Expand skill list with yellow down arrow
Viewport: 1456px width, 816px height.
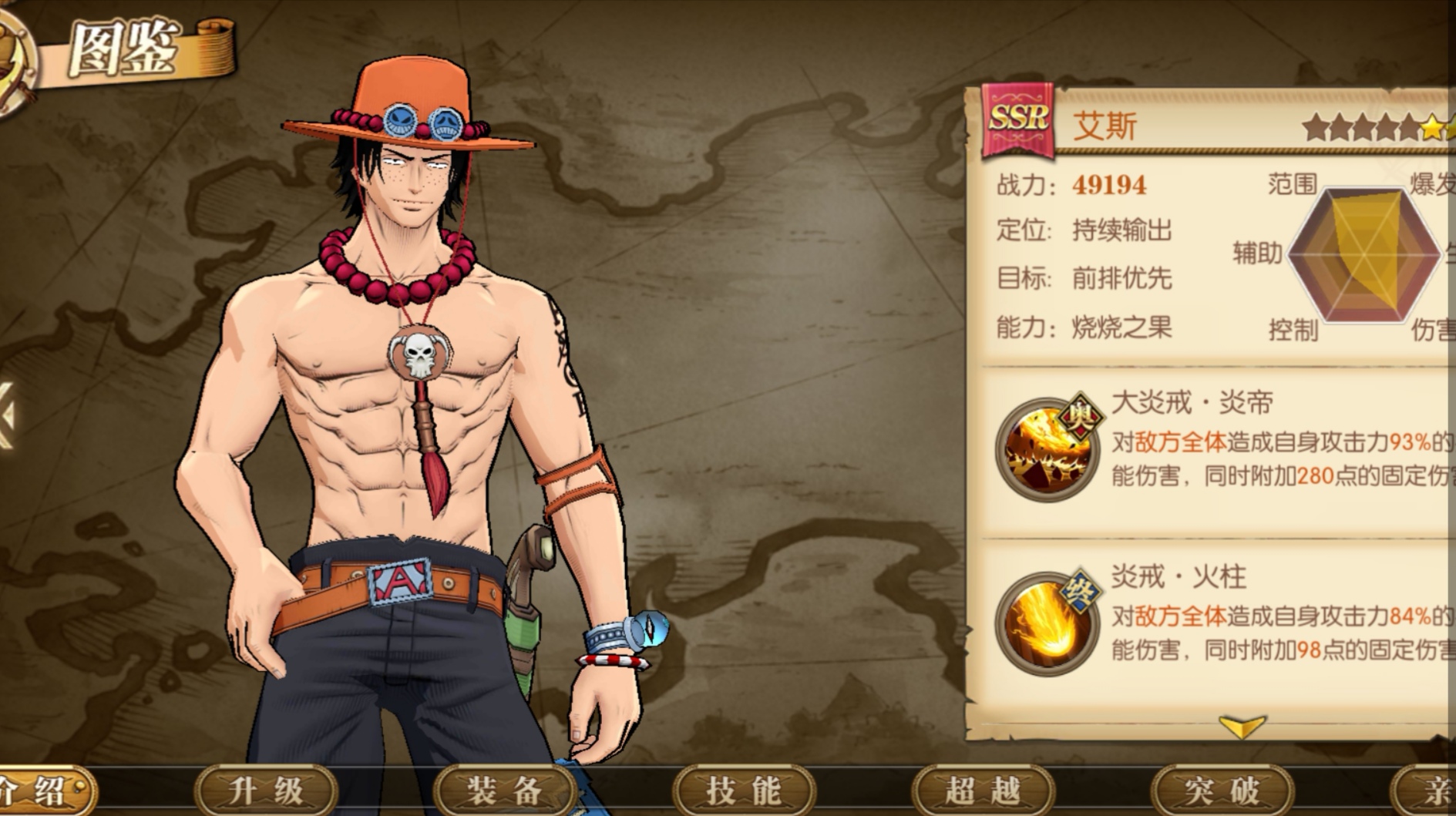(1242, 726)
